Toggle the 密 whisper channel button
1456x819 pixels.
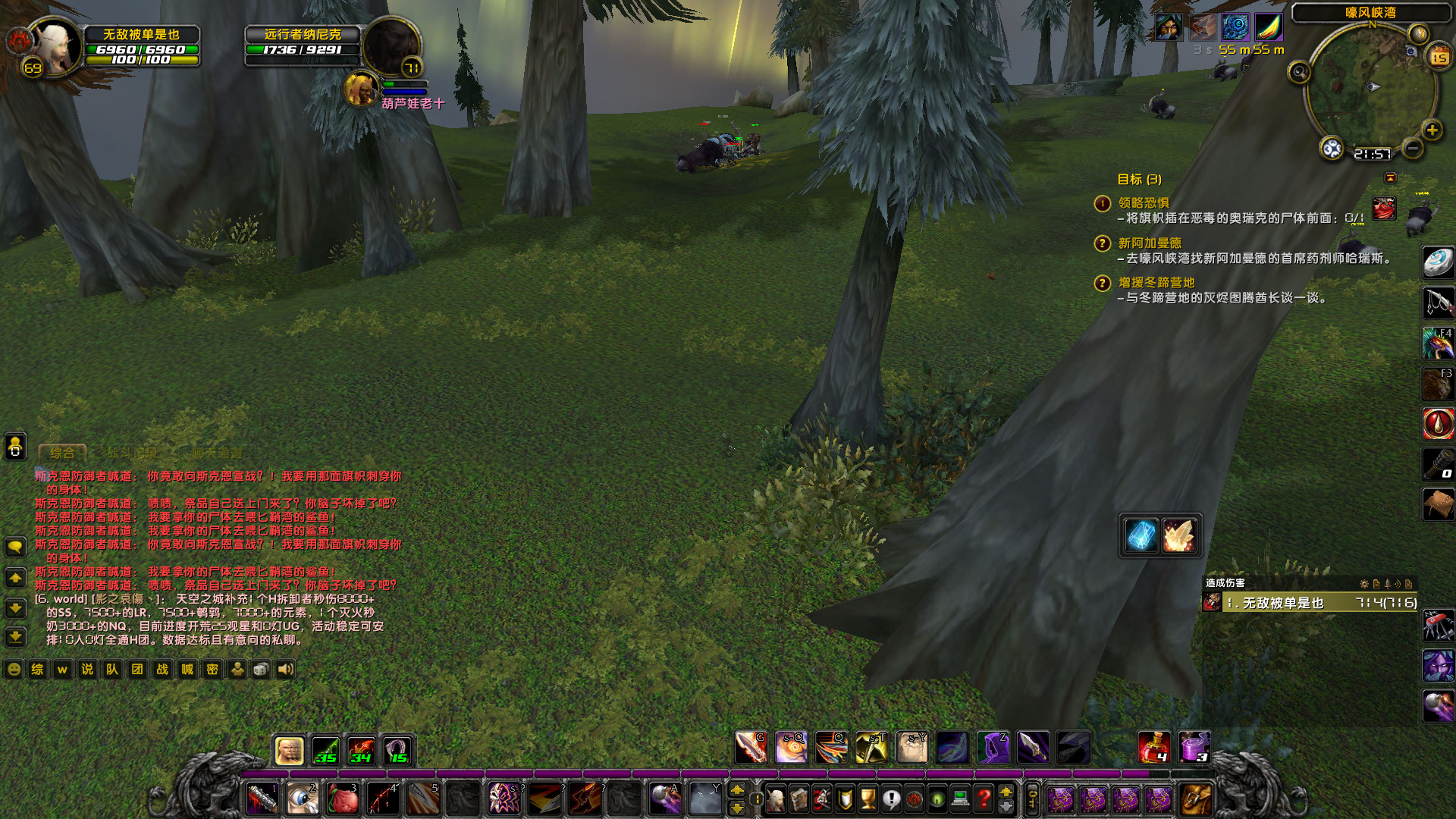click(212, 670)
